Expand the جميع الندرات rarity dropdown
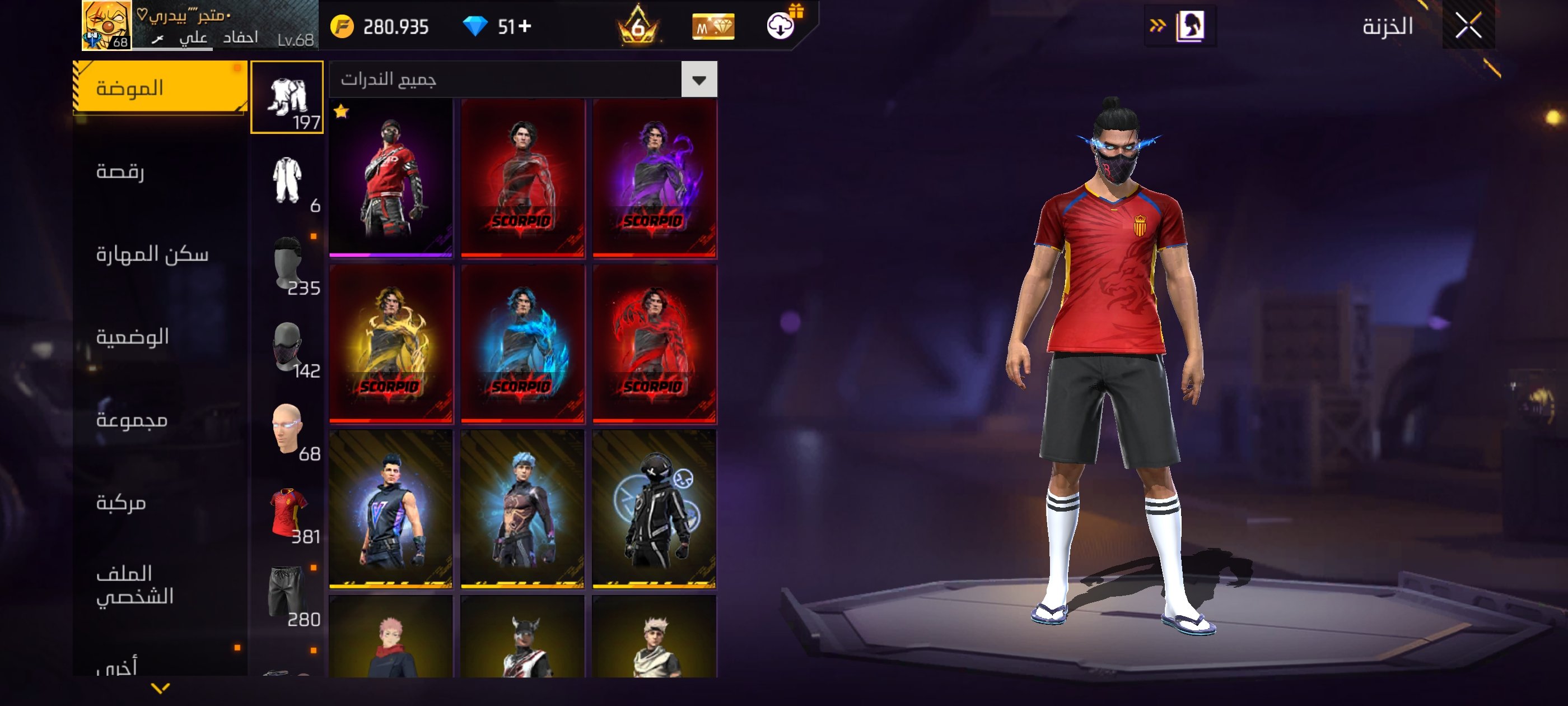 point(699,80)
